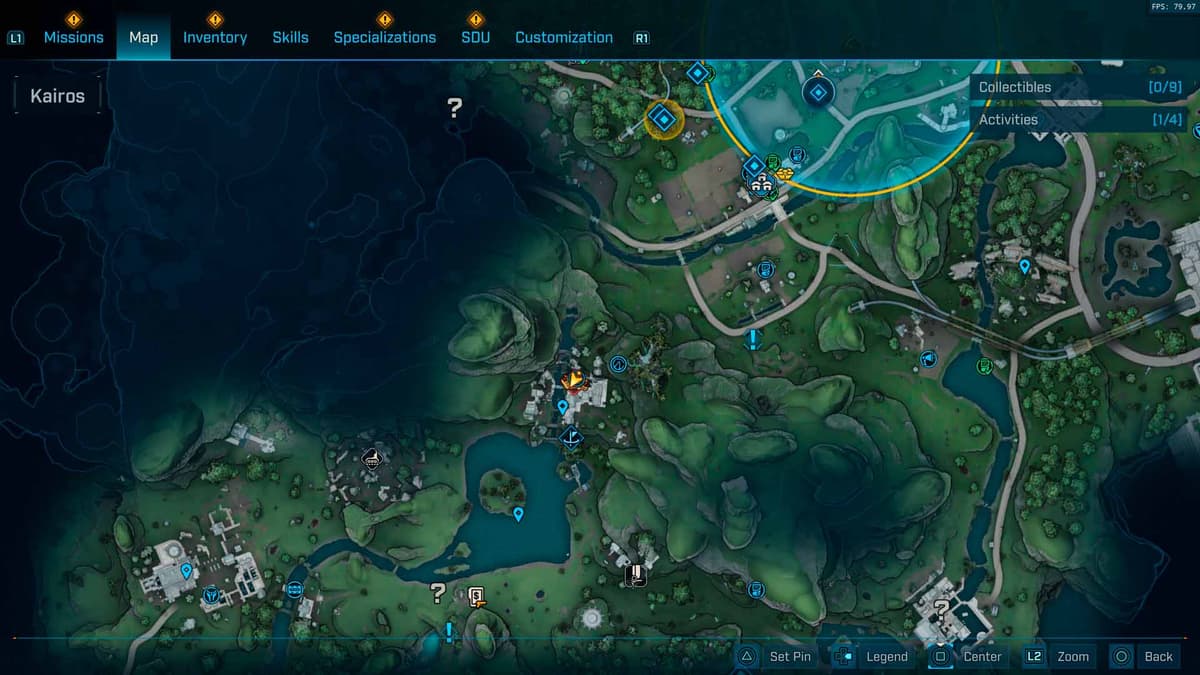Open the Inventory tab
This screenshot has width=1200, height=675.
[214, 37]
